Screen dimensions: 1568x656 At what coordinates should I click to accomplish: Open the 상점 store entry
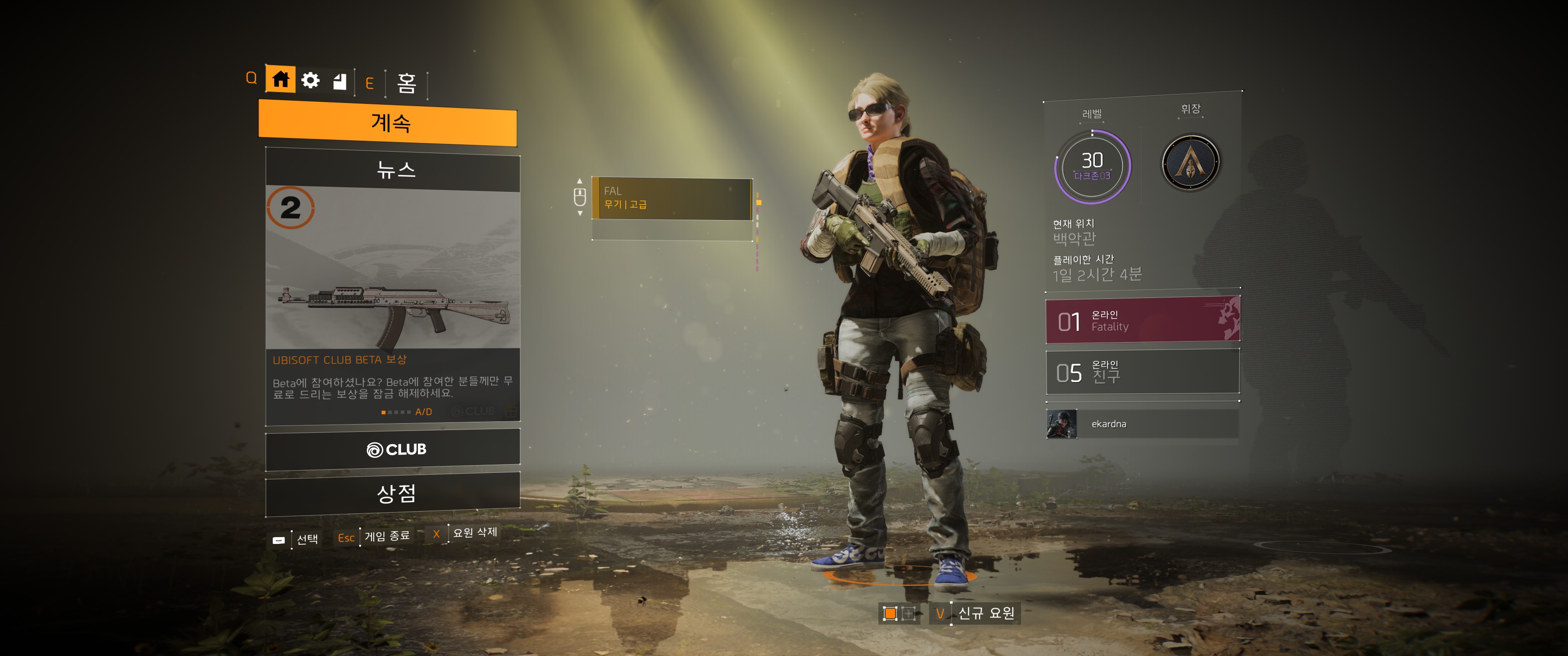[393, 493]
